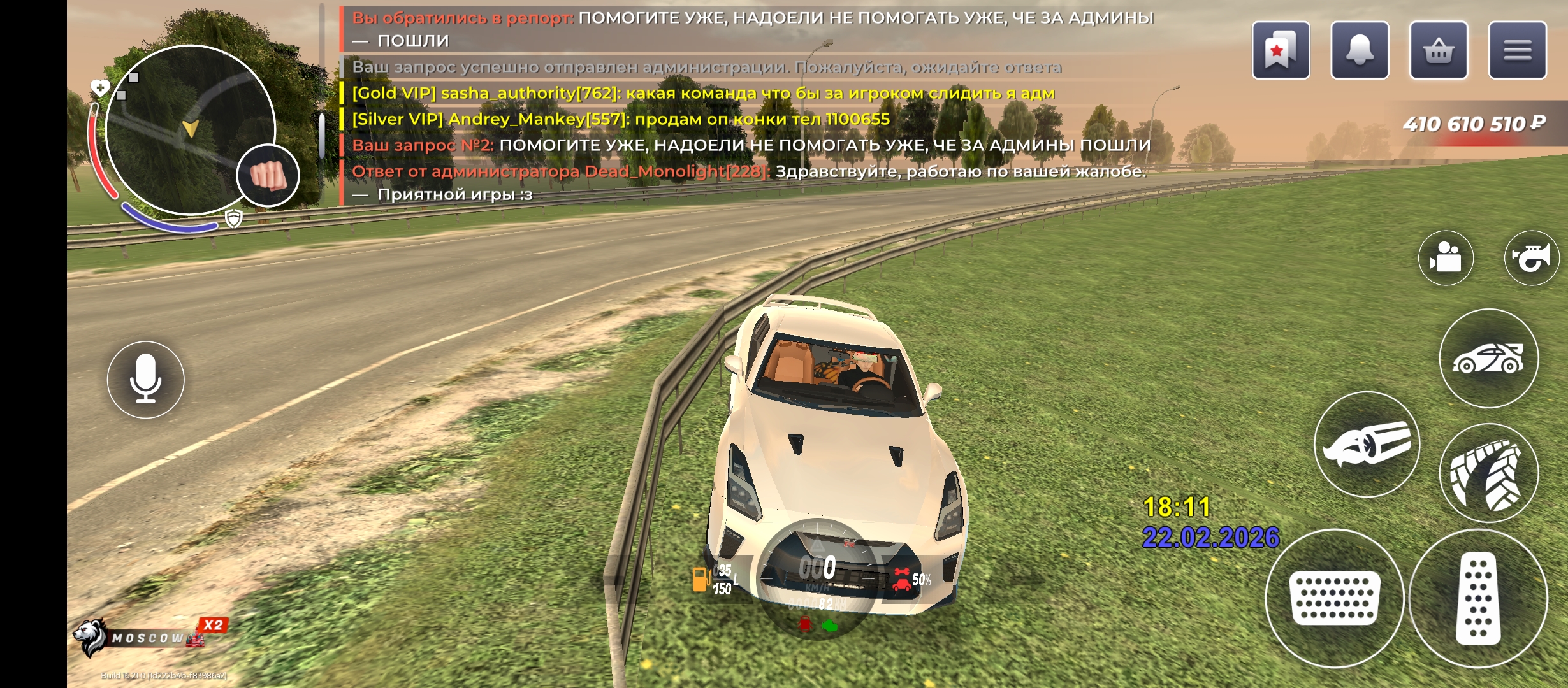Tap the circular minimap

click(189, 129)
